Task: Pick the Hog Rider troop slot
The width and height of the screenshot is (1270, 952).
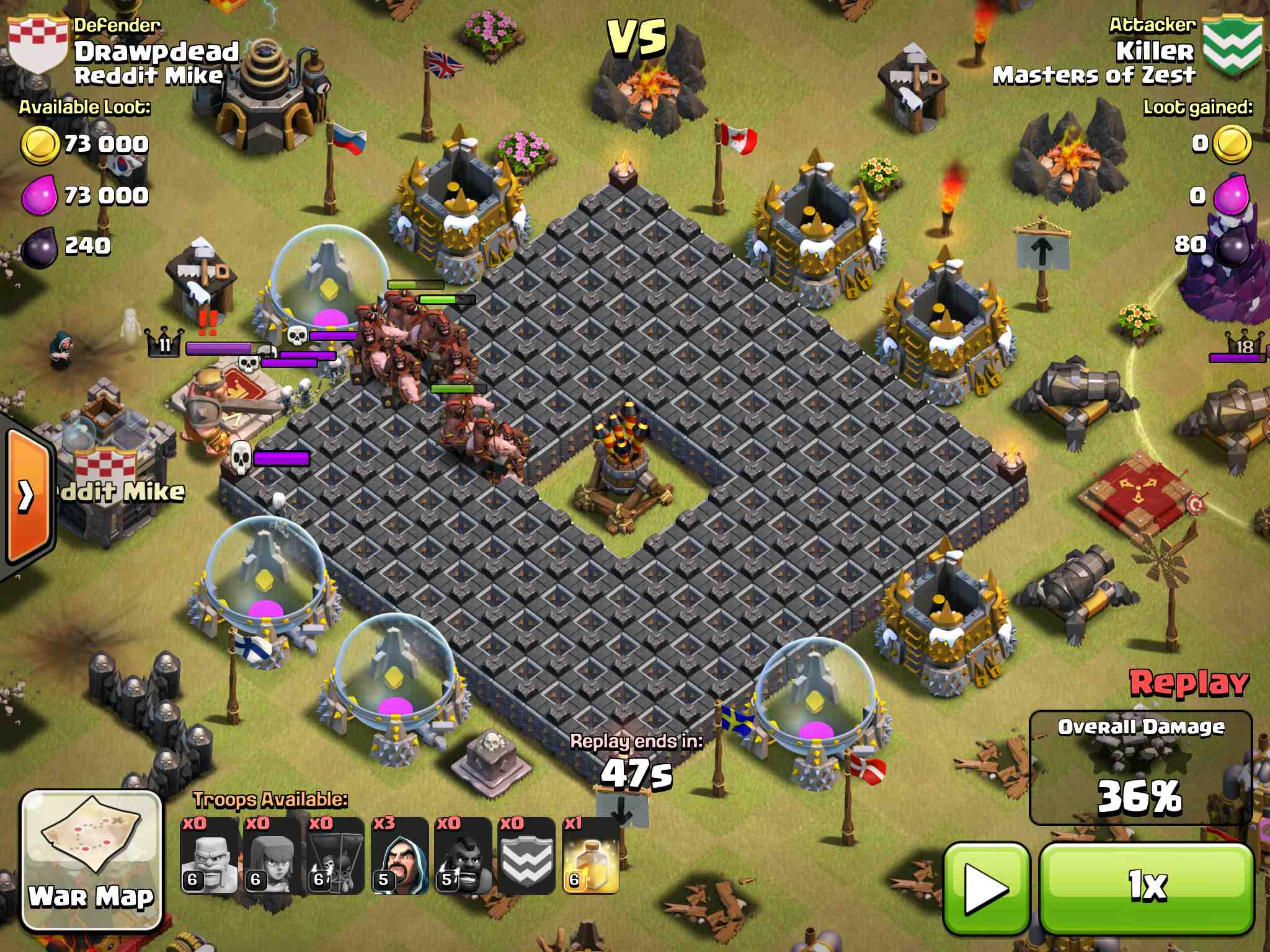Action: 463,856
